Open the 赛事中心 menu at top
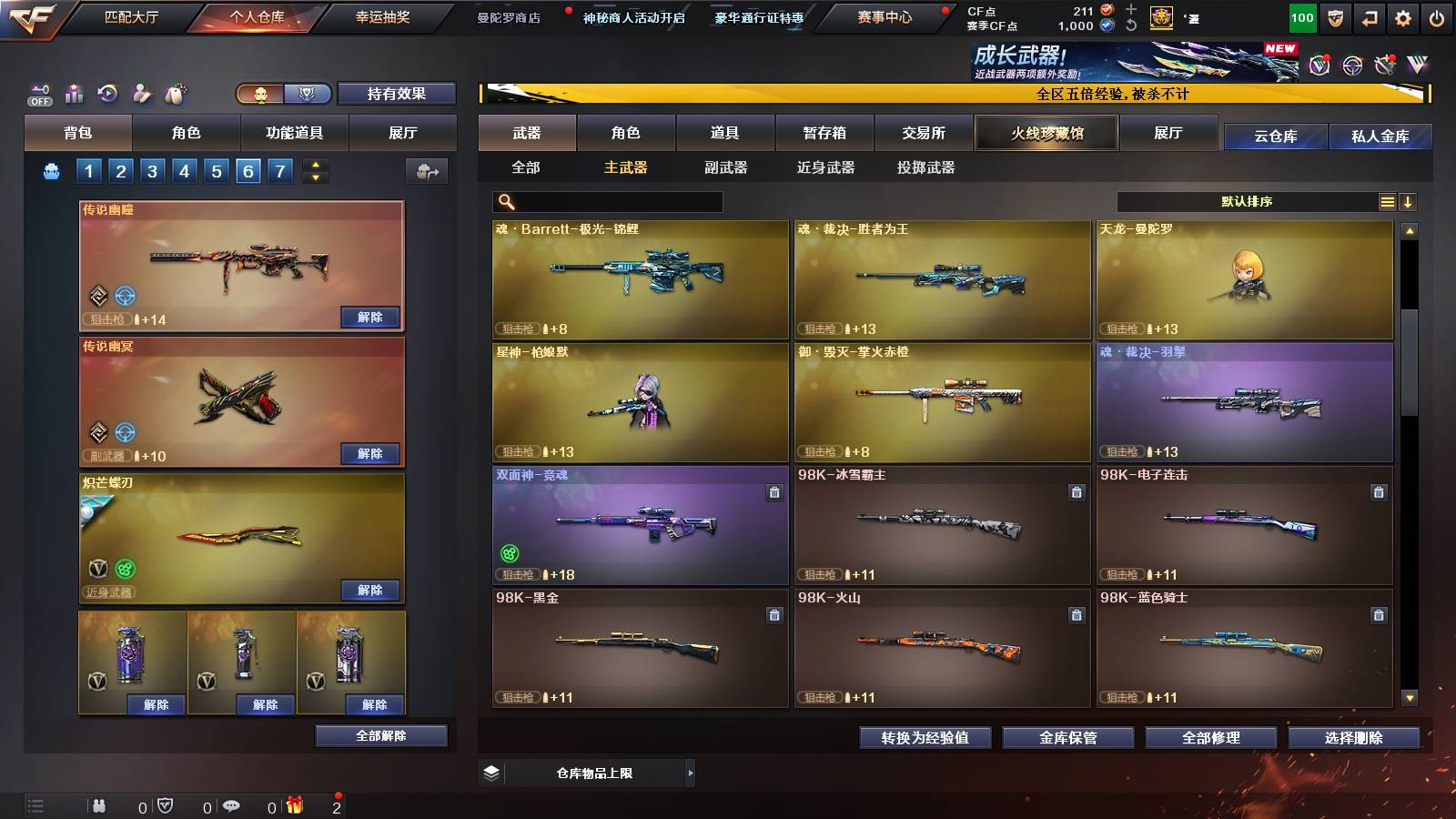 click(x=886, y=18)
